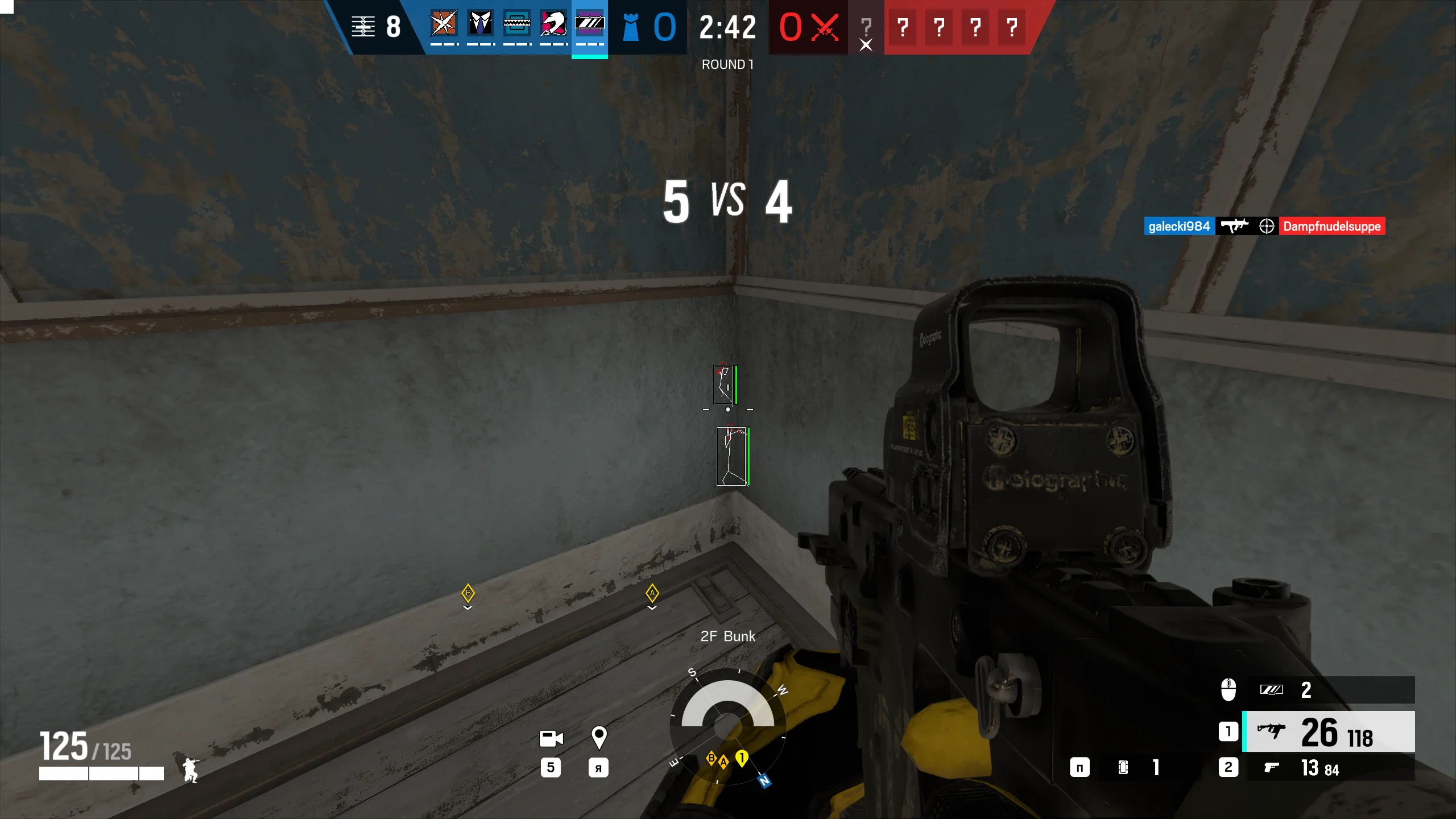This screenshot has height=819, width=1456.
Task: Open the observation camera icon
Action: coord(551,738)
